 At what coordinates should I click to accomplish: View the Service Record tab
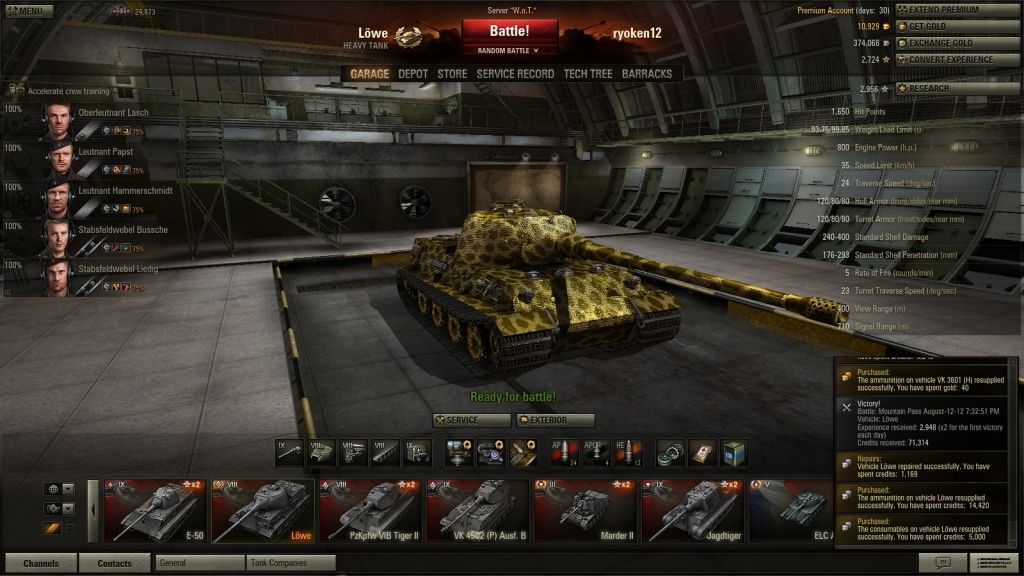pos(515,74)
